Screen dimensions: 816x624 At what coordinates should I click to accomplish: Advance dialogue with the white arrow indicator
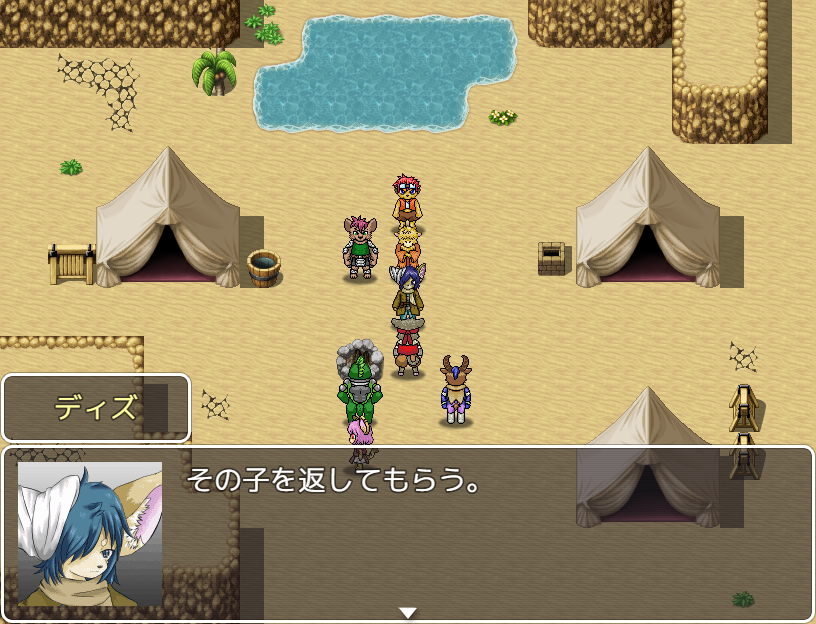407,612
